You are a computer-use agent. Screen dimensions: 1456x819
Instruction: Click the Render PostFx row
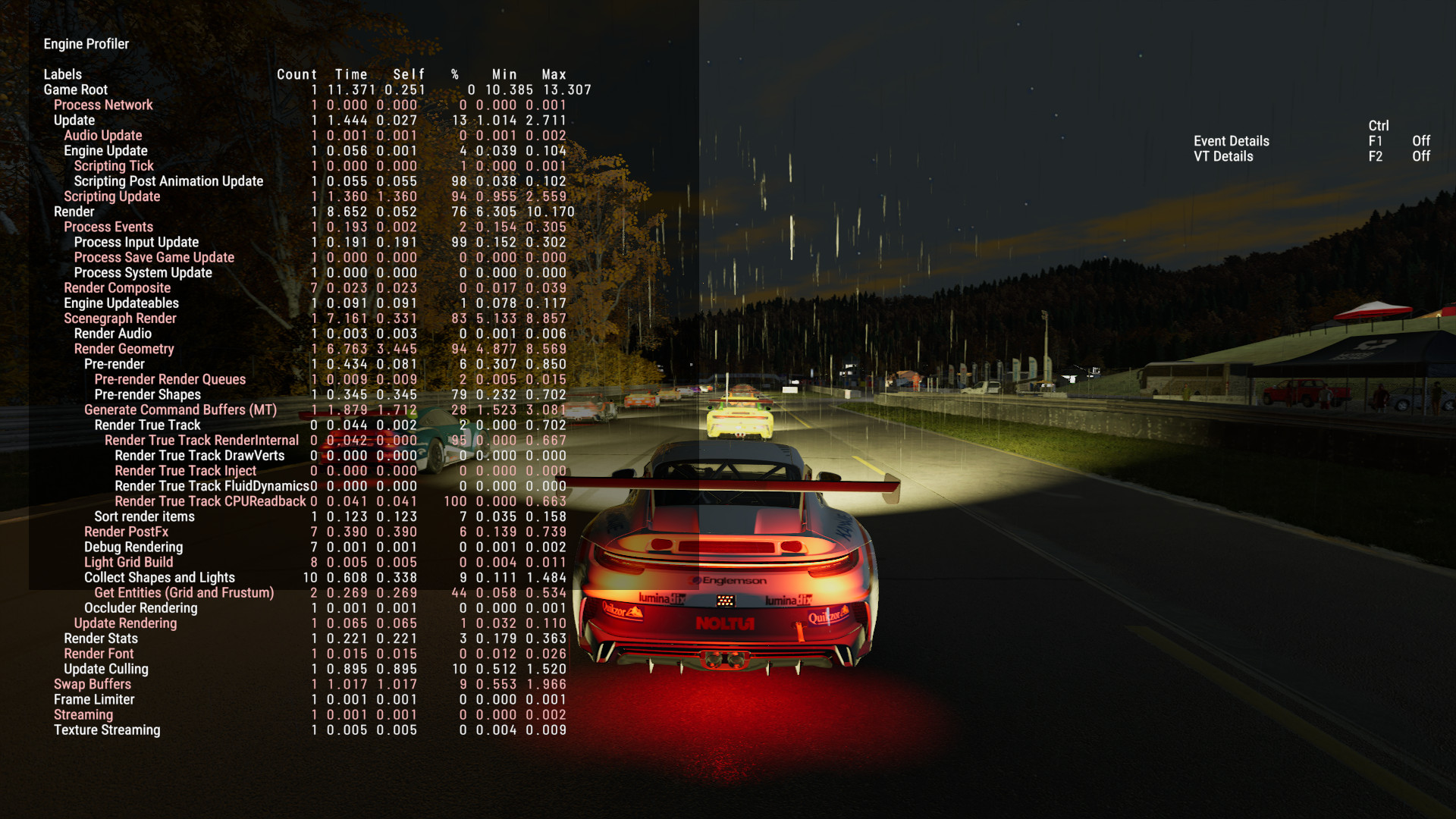[x=126, y=532]
